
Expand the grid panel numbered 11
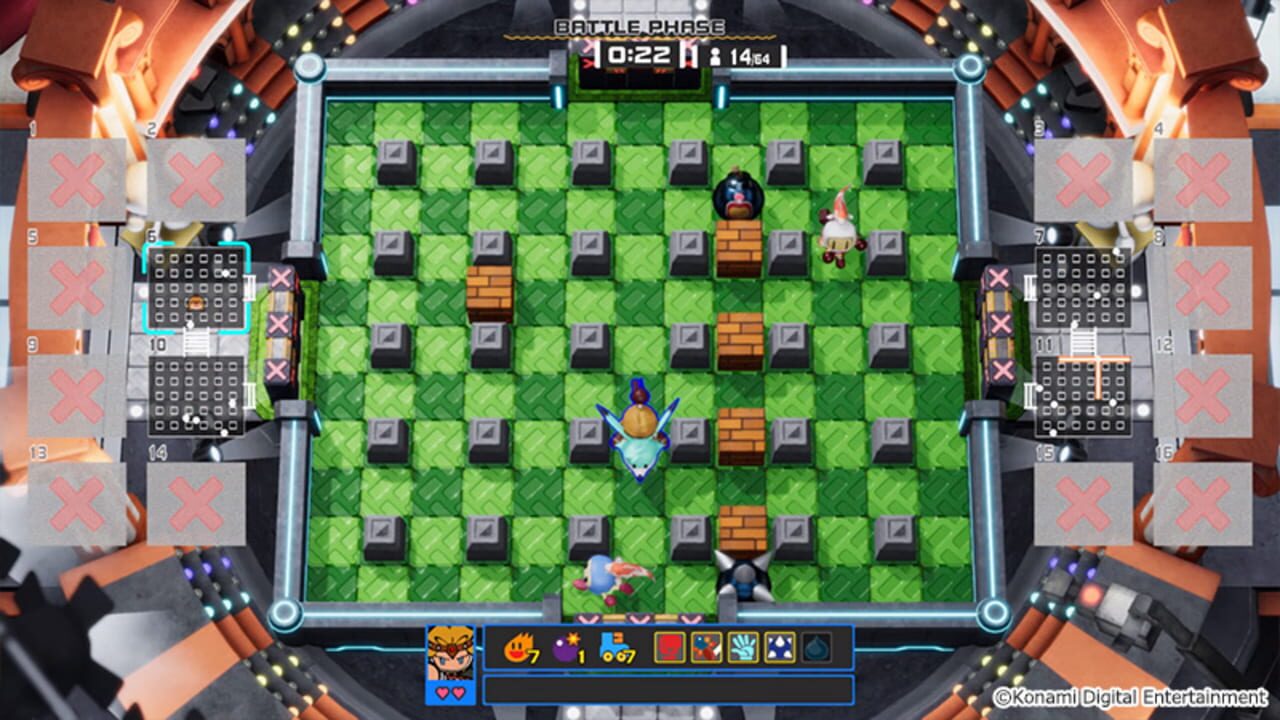[1085, 394]
